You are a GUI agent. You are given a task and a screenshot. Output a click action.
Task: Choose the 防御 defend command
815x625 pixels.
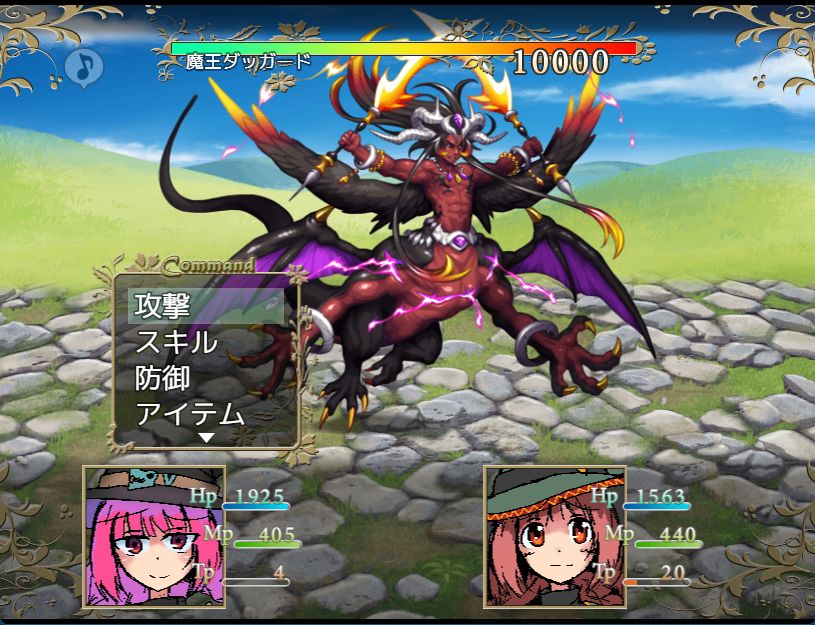[163, 378]
